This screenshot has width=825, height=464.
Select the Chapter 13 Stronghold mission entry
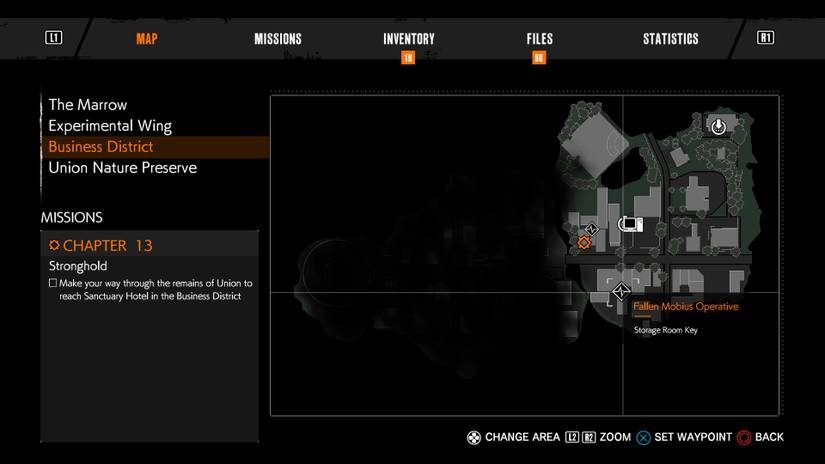tap(148, 256)
